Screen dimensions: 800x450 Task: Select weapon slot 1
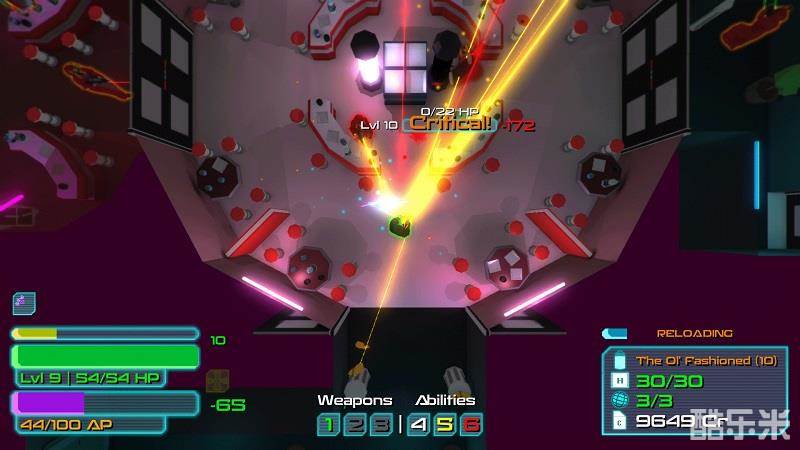click(x=327, y=425)
